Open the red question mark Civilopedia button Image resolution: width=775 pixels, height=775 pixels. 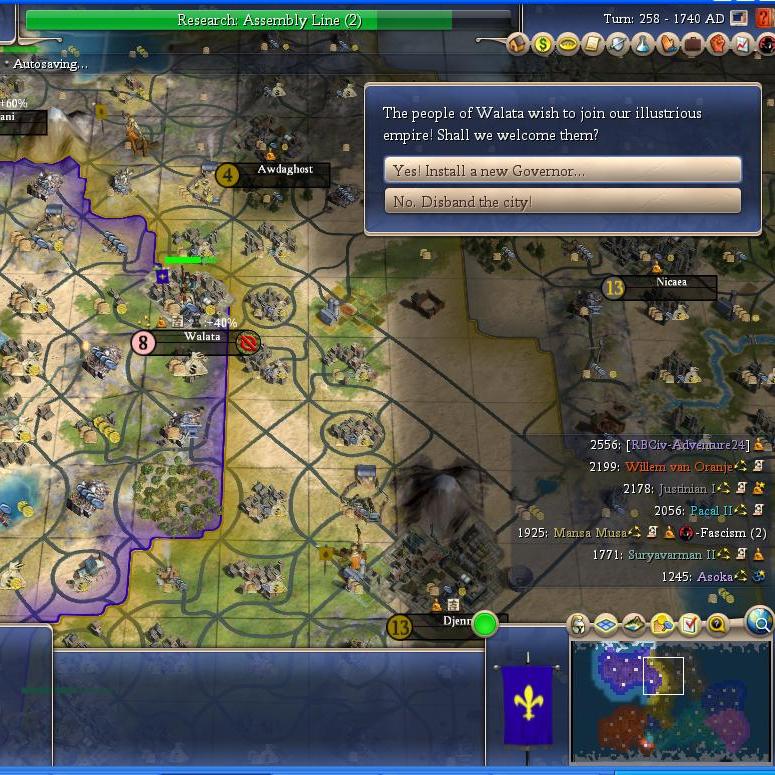point(765,18)
